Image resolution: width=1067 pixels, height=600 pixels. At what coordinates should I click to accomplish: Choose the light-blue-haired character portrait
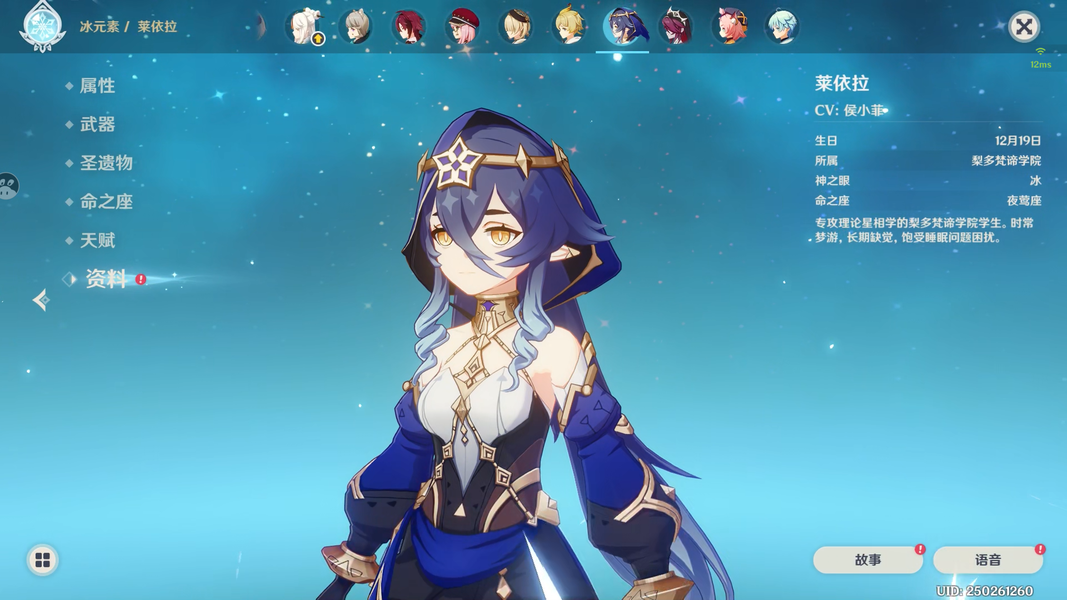click(782, 27)
